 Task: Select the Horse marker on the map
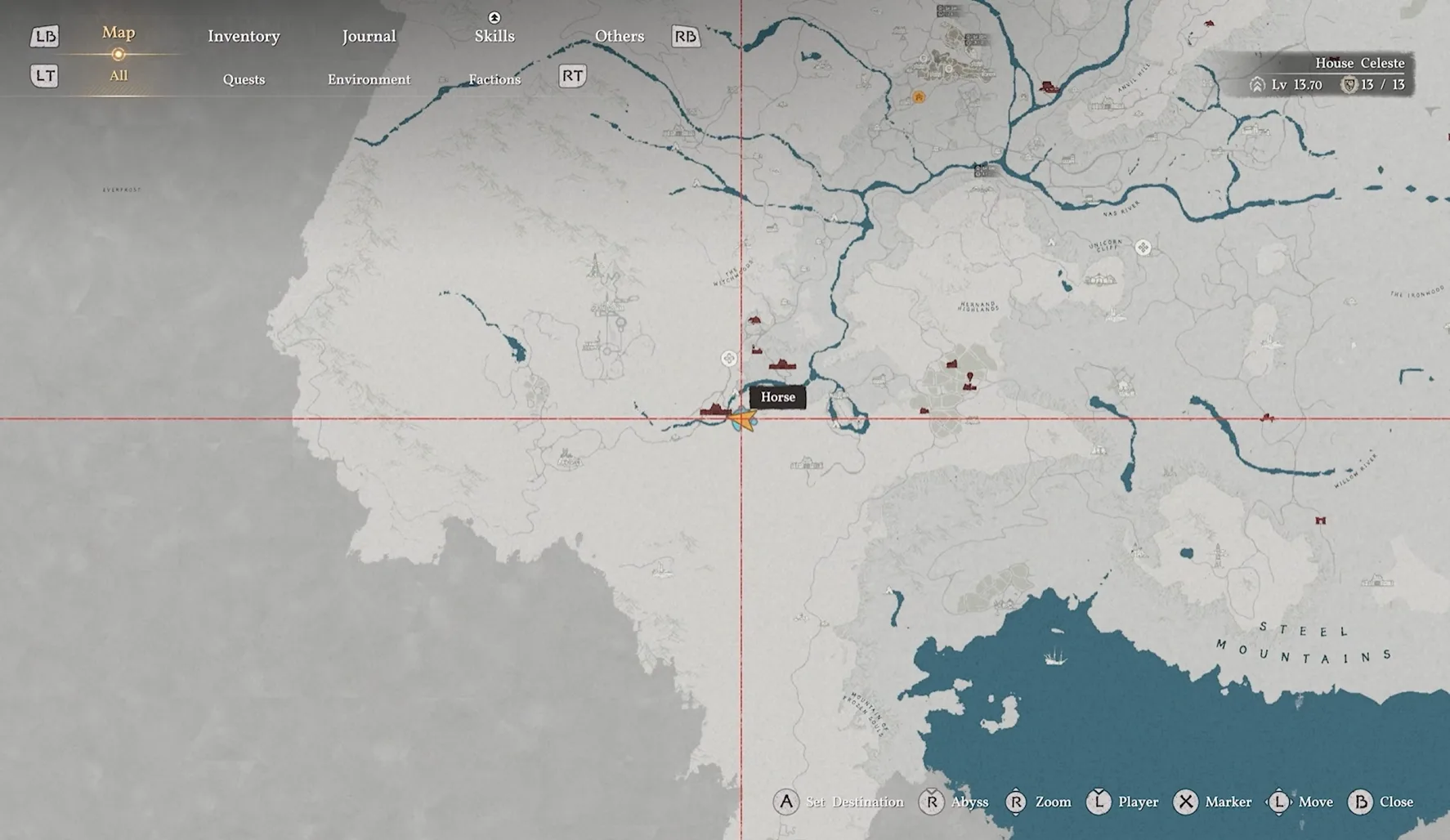coord(743,420)
